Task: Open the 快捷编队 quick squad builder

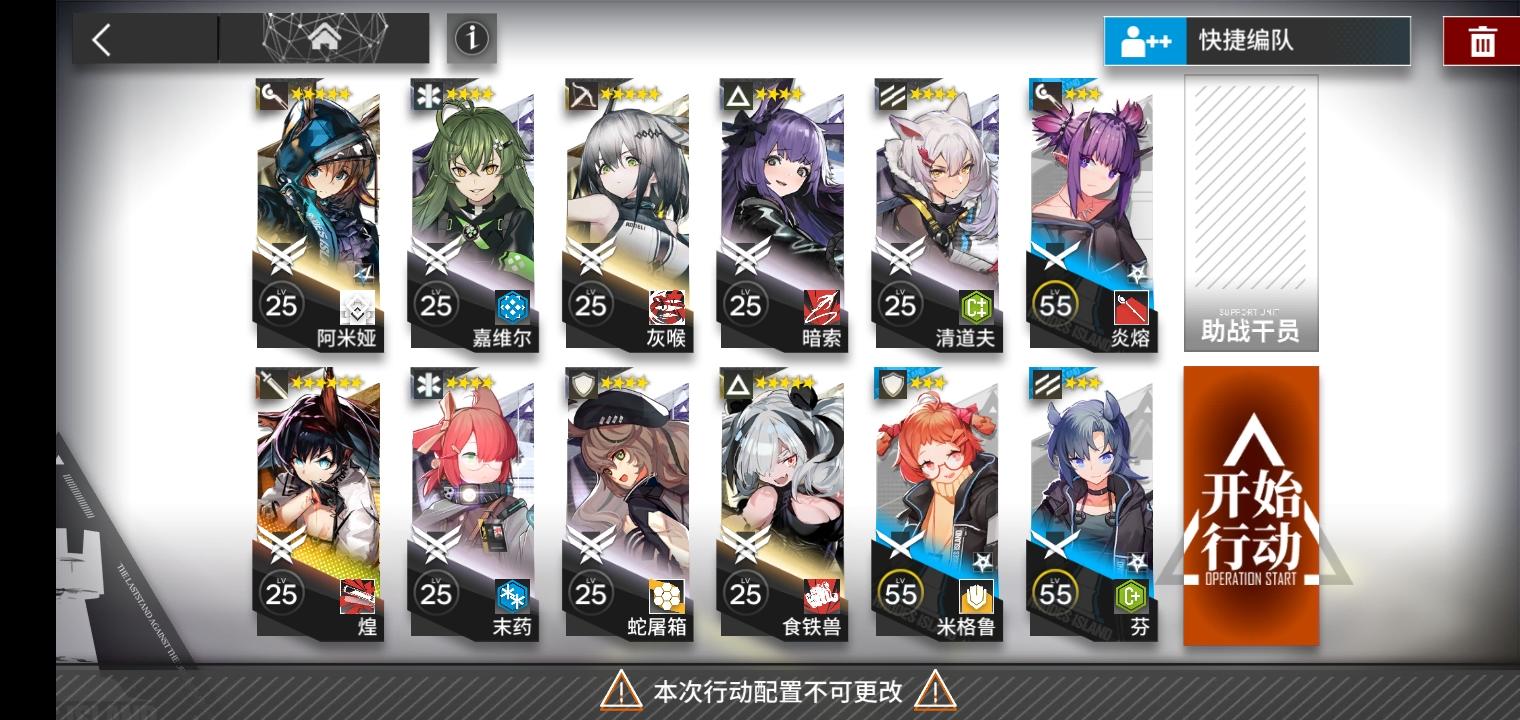Action: (x=1256, y=42)
